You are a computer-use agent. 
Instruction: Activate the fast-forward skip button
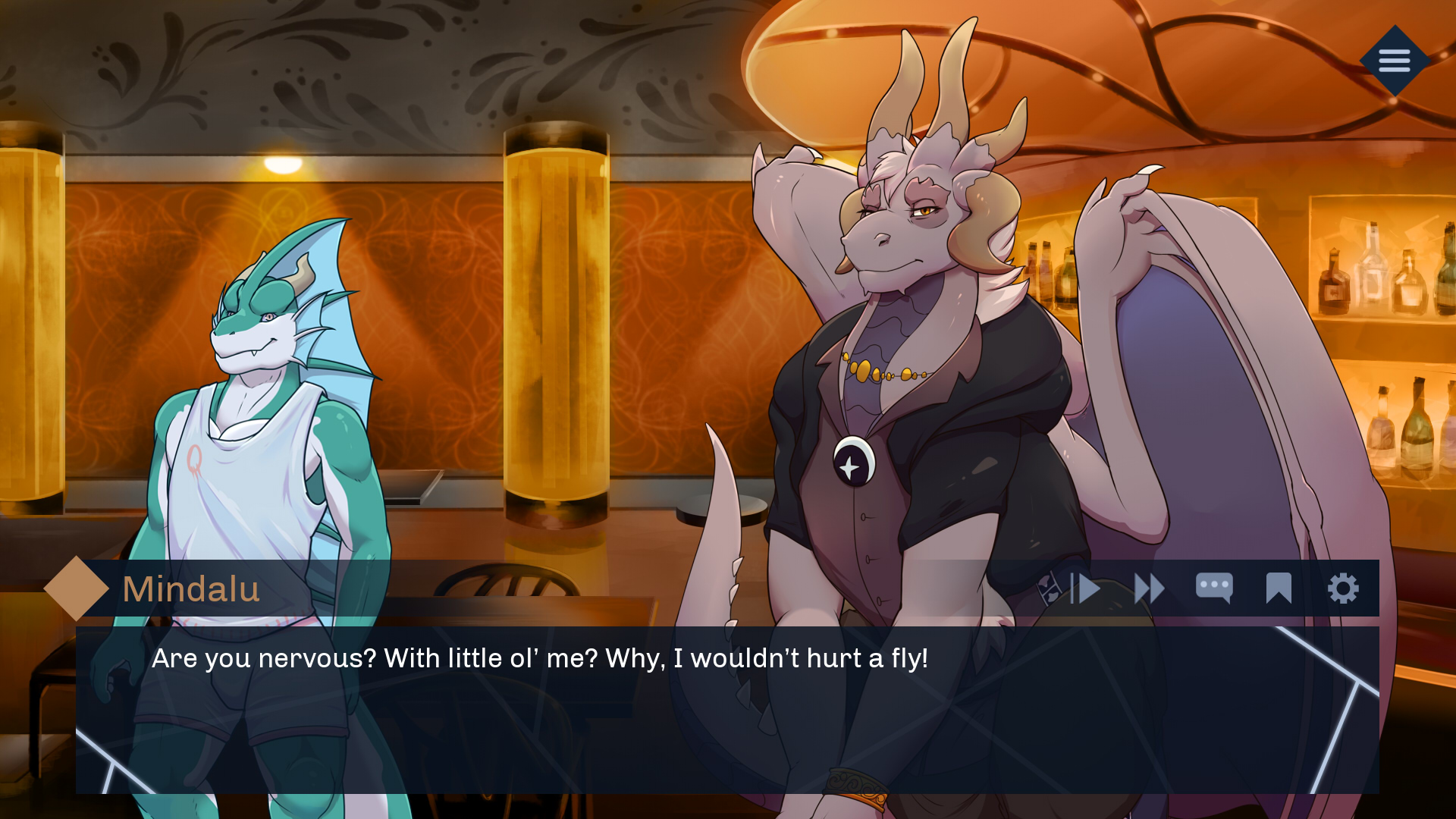pyautogui.click(x=1149, y=588)
